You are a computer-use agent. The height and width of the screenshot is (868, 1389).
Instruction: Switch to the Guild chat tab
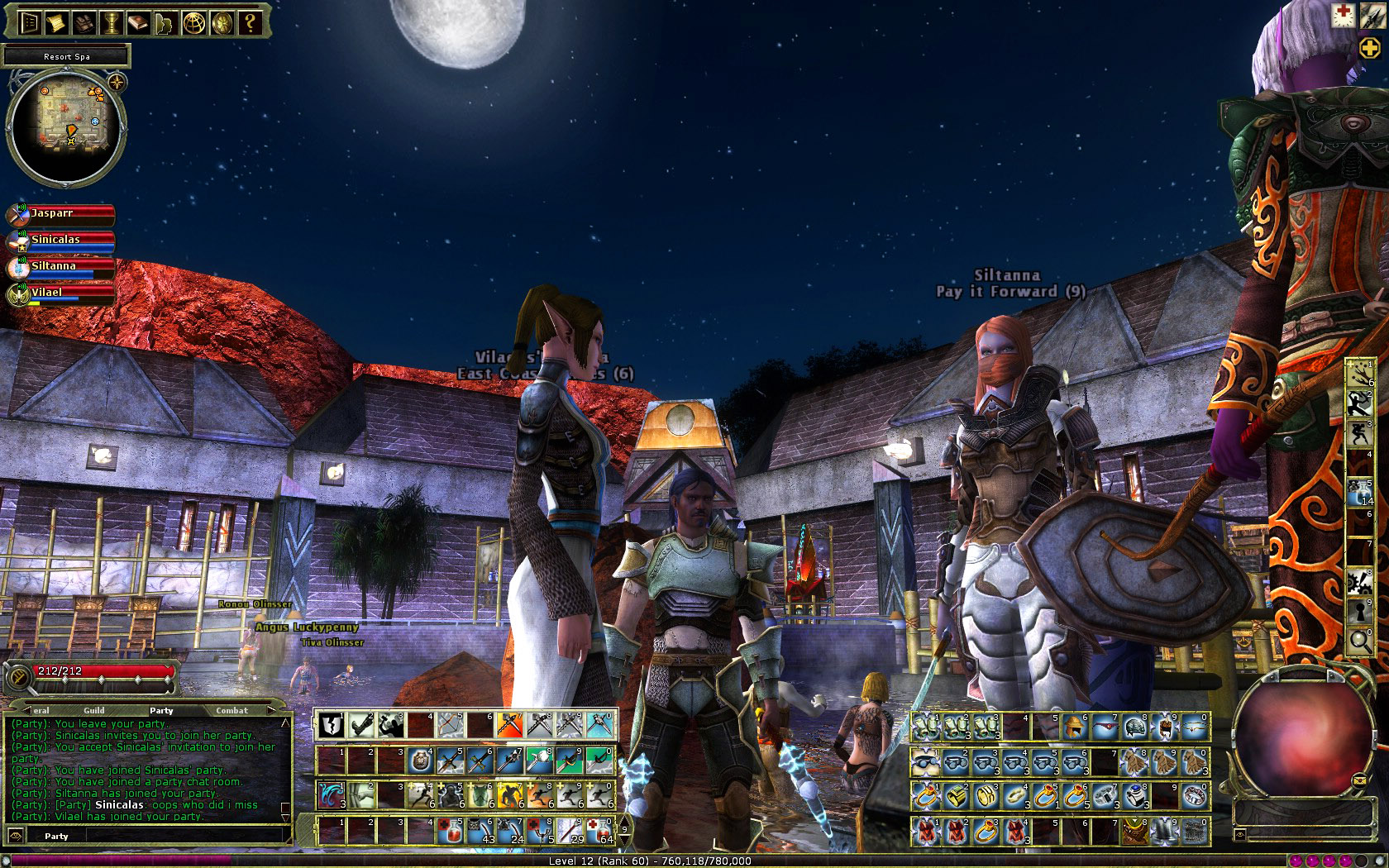tap(93, 710)
